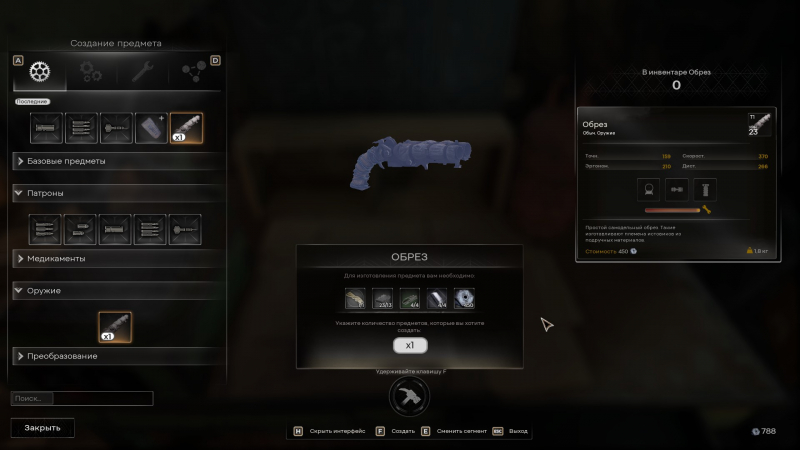Inspect the 4/4 green material ingredient
Image resolution: width=800 pixels, height=450 pixels.
(x=410, y=298)
